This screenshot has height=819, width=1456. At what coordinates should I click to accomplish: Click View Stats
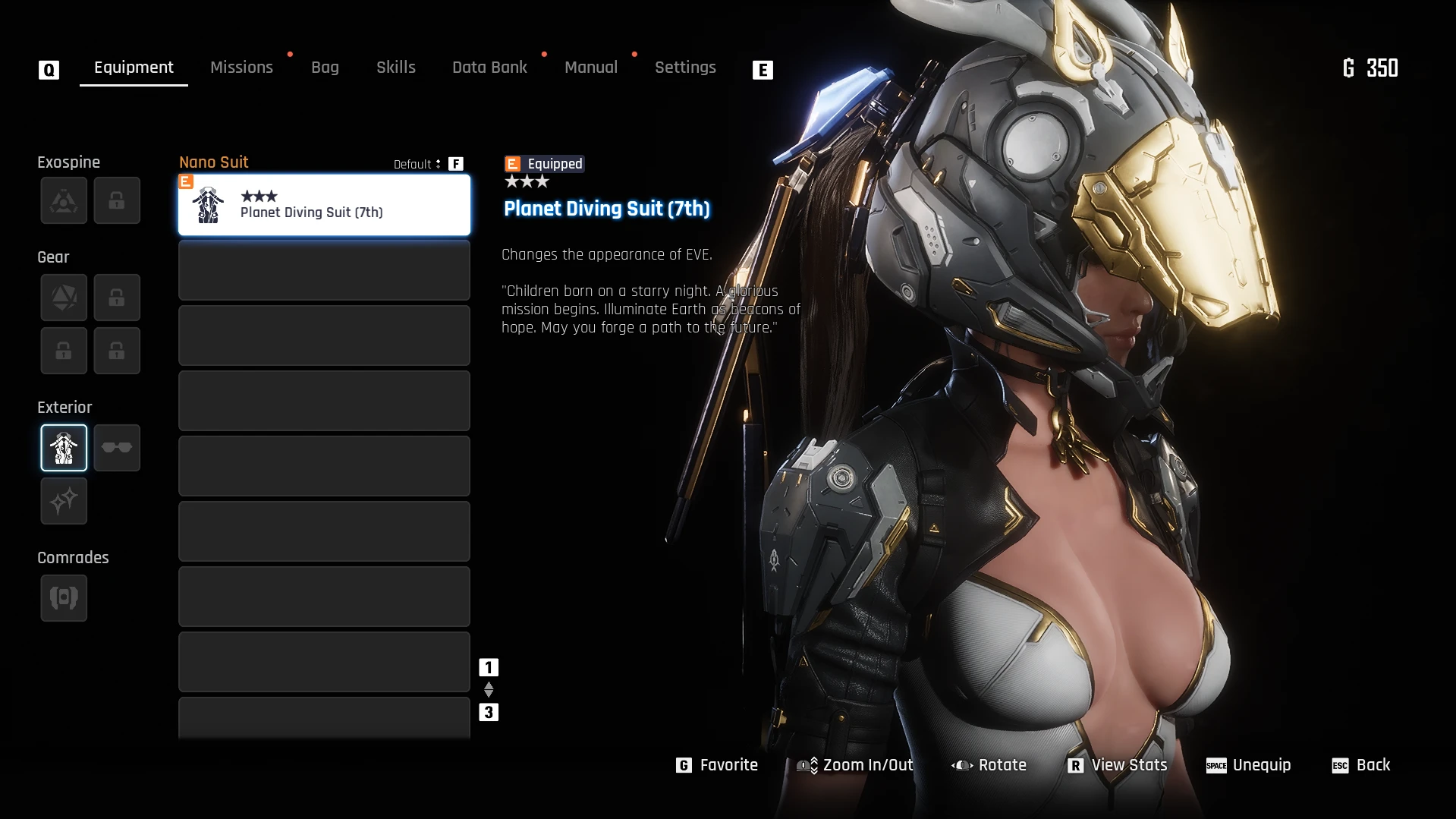tap(1118, 765)
